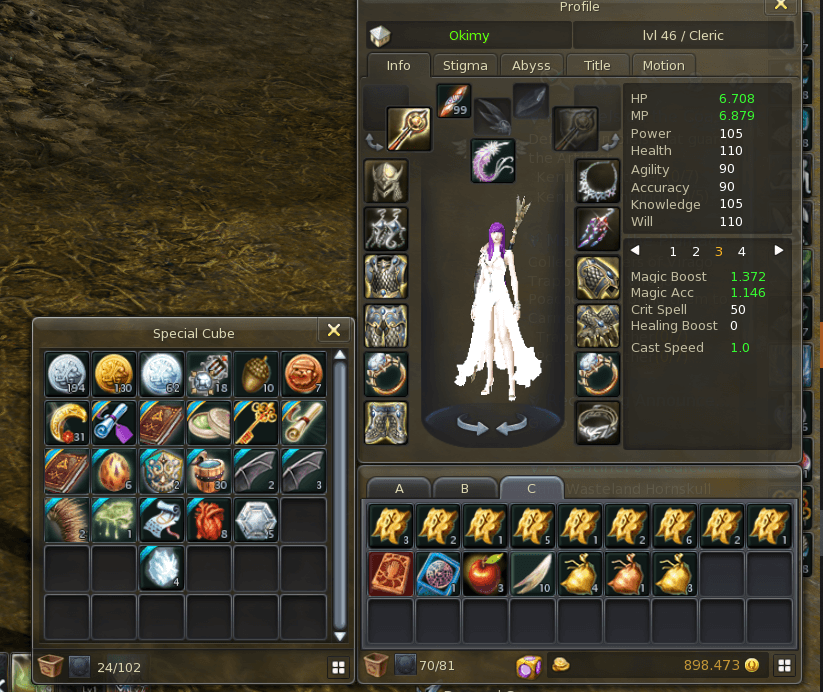Open inventory tab B
The image size is (823, 692).
pos(465,489)
